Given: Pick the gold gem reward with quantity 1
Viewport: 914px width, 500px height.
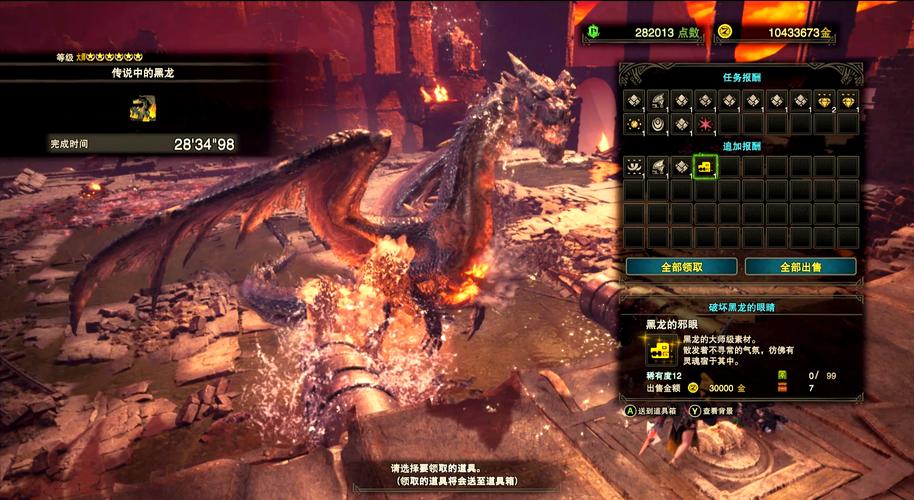Looking at the screenshot, I should point(848,100).
